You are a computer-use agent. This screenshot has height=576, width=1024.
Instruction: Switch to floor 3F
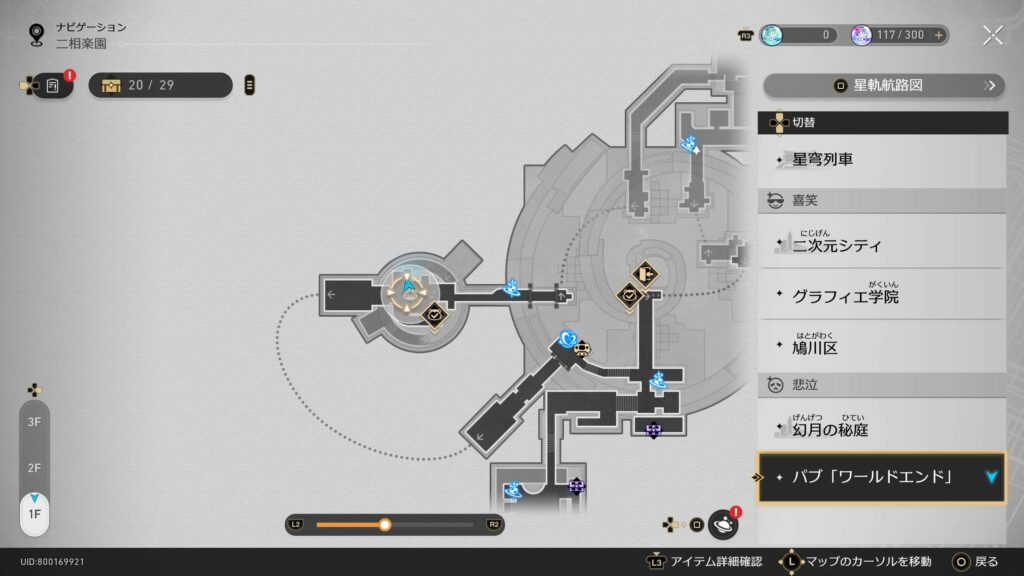[34, 423]
